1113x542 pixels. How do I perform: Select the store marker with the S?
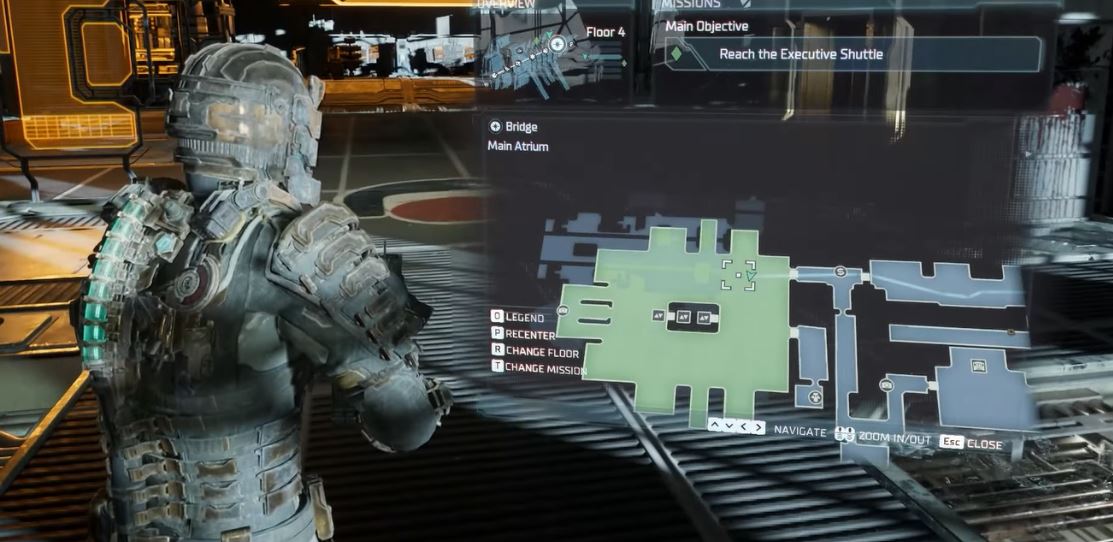(x=840, y=272)
